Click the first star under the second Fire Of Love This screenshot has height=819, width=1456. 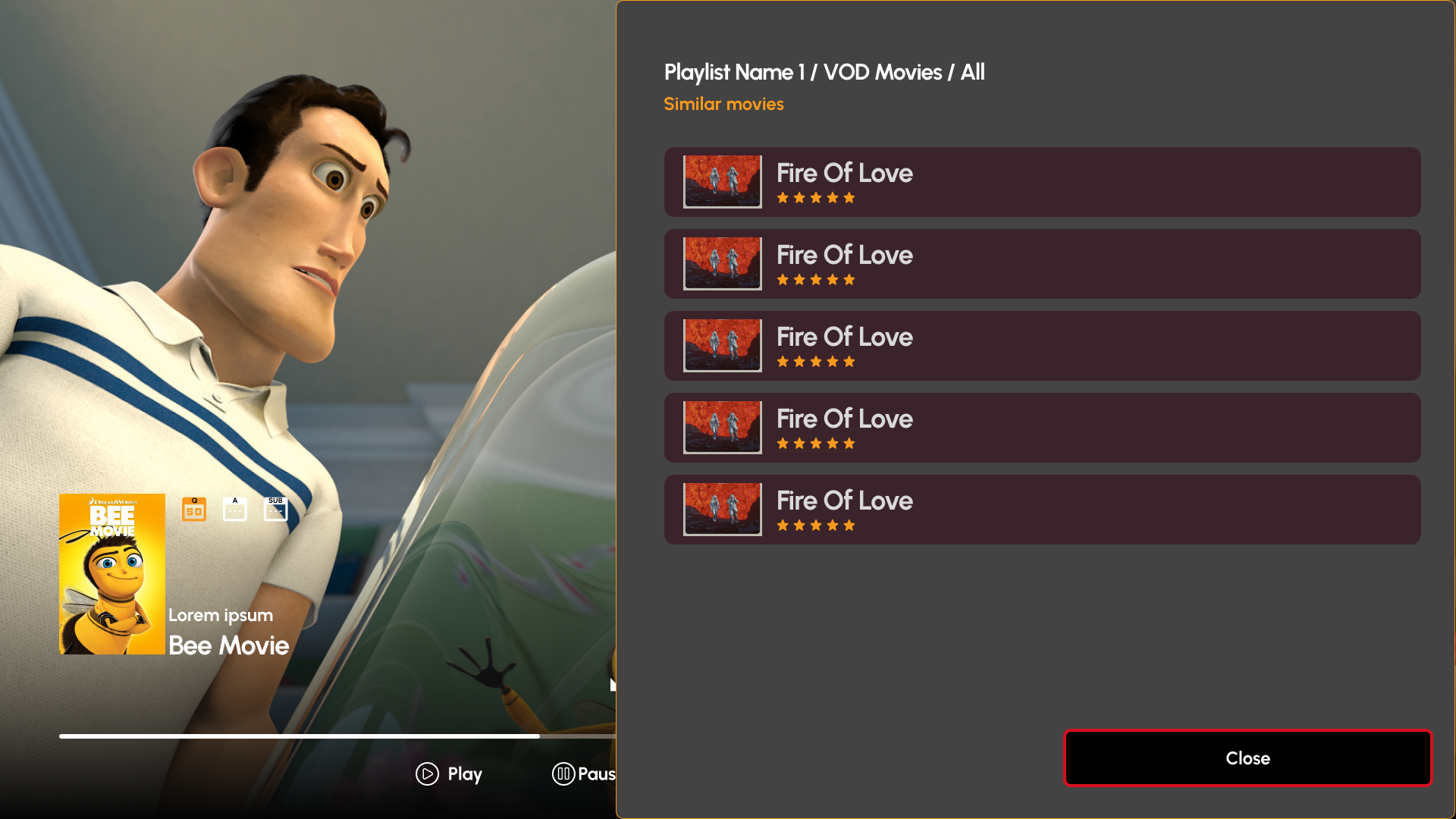[x=782, y=279]
